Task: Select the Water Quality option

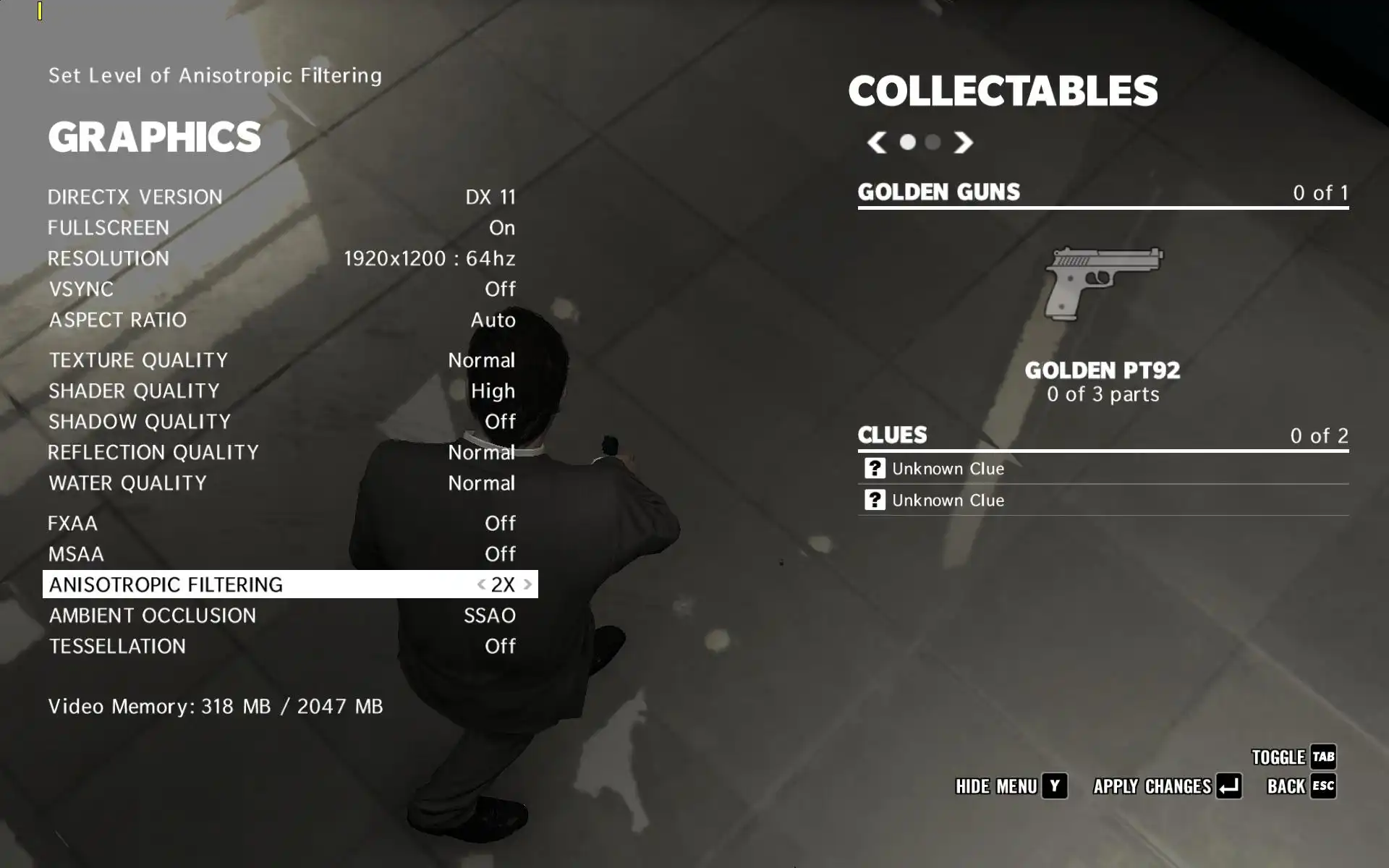Action: (282, 483)
